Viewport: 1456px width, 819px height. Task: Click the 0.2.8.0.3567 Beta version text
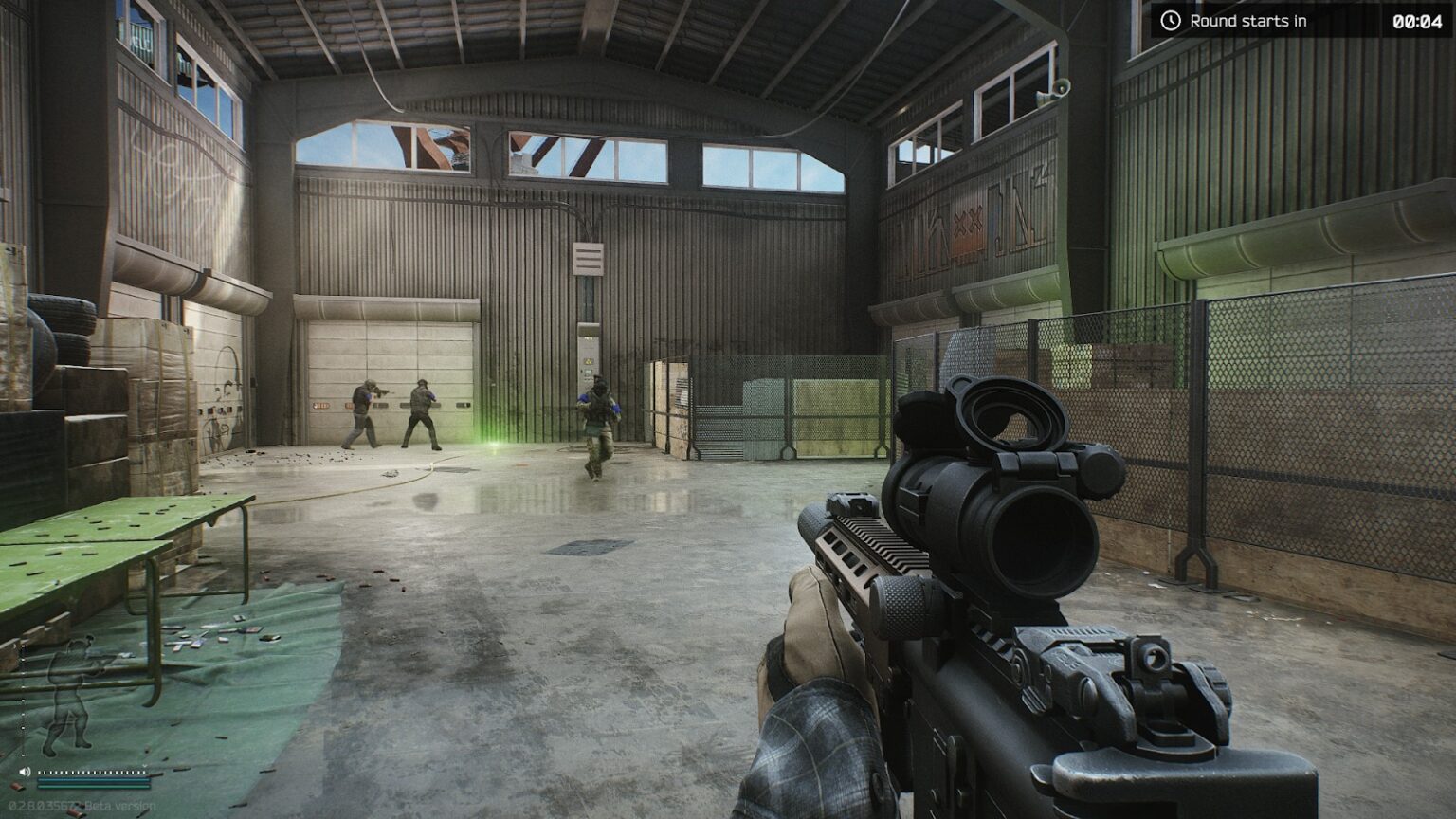[81, 805]
